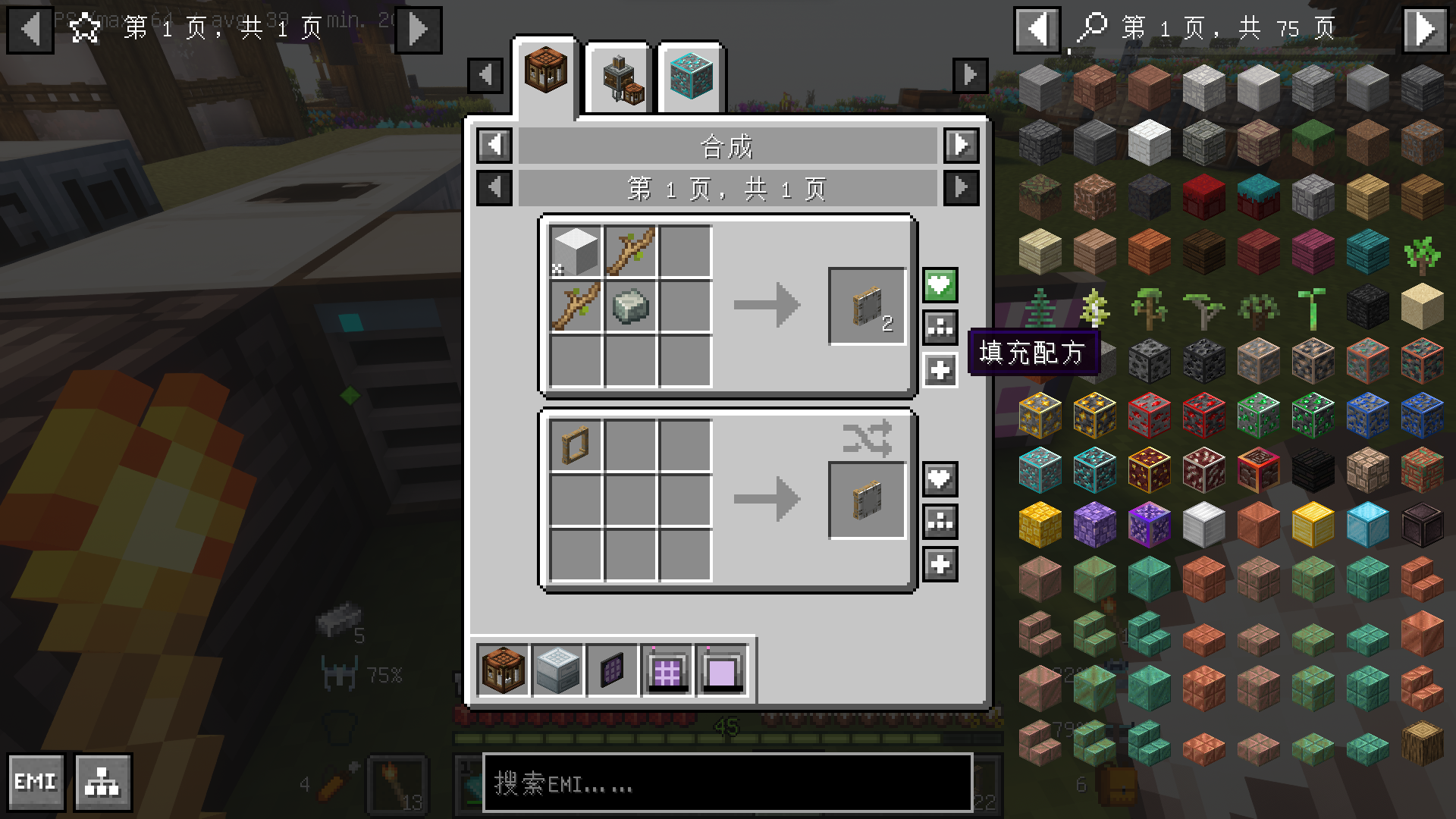Viewport: 1456px width, 819px height.
Task: Select the white block ingredient slot
Action: (576, 252)
